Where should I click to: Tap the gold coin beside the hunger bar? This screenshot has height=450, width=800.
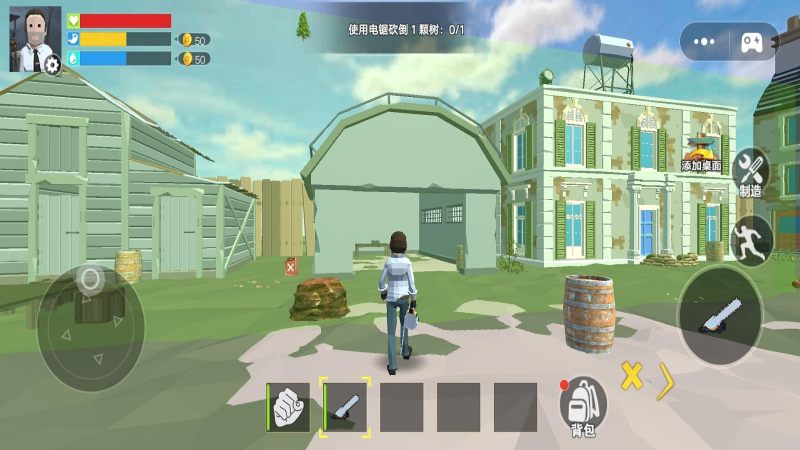185,39
